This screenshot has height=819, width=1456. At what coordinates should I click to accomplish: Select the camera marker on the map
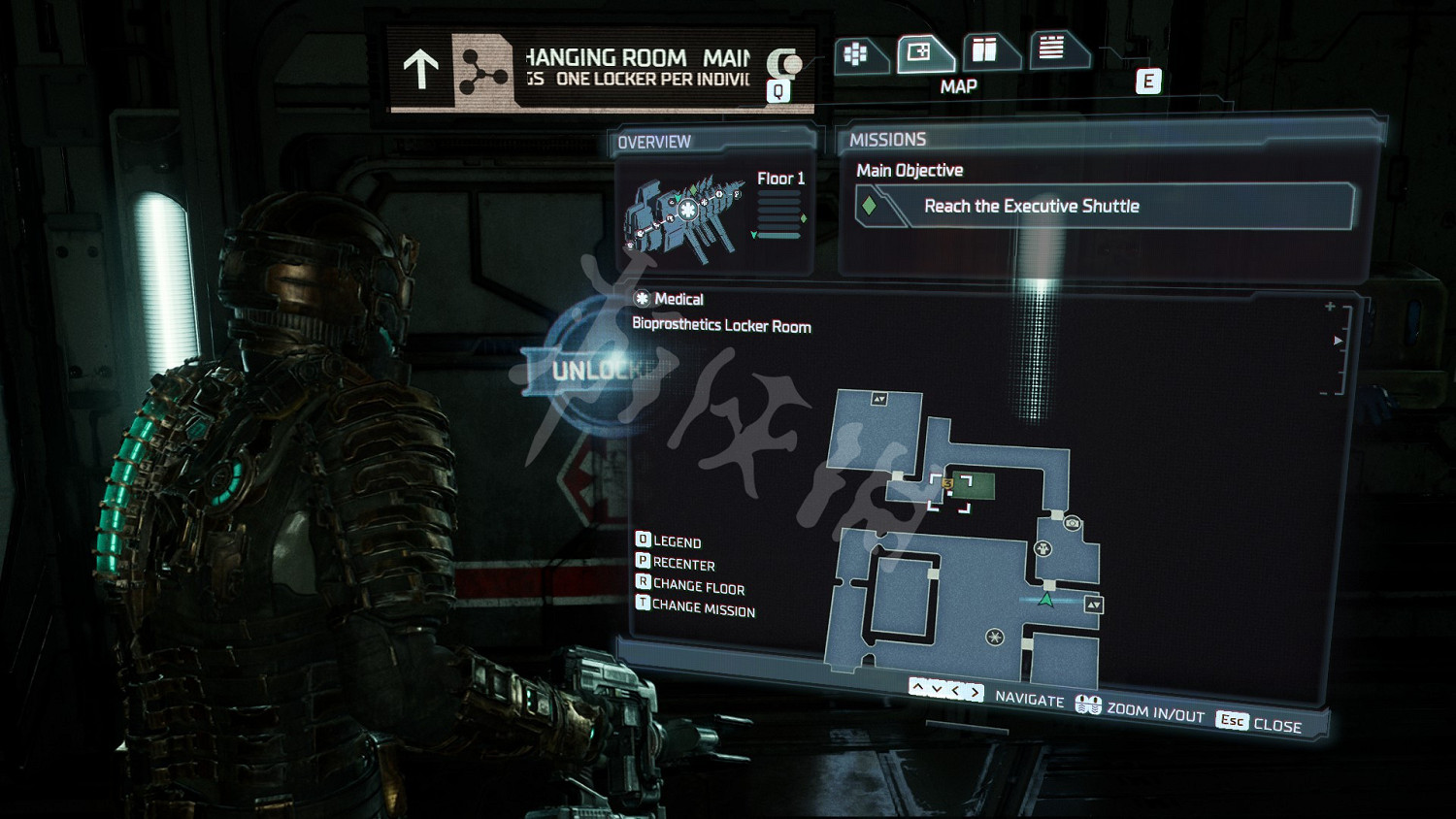[1073, 523]
